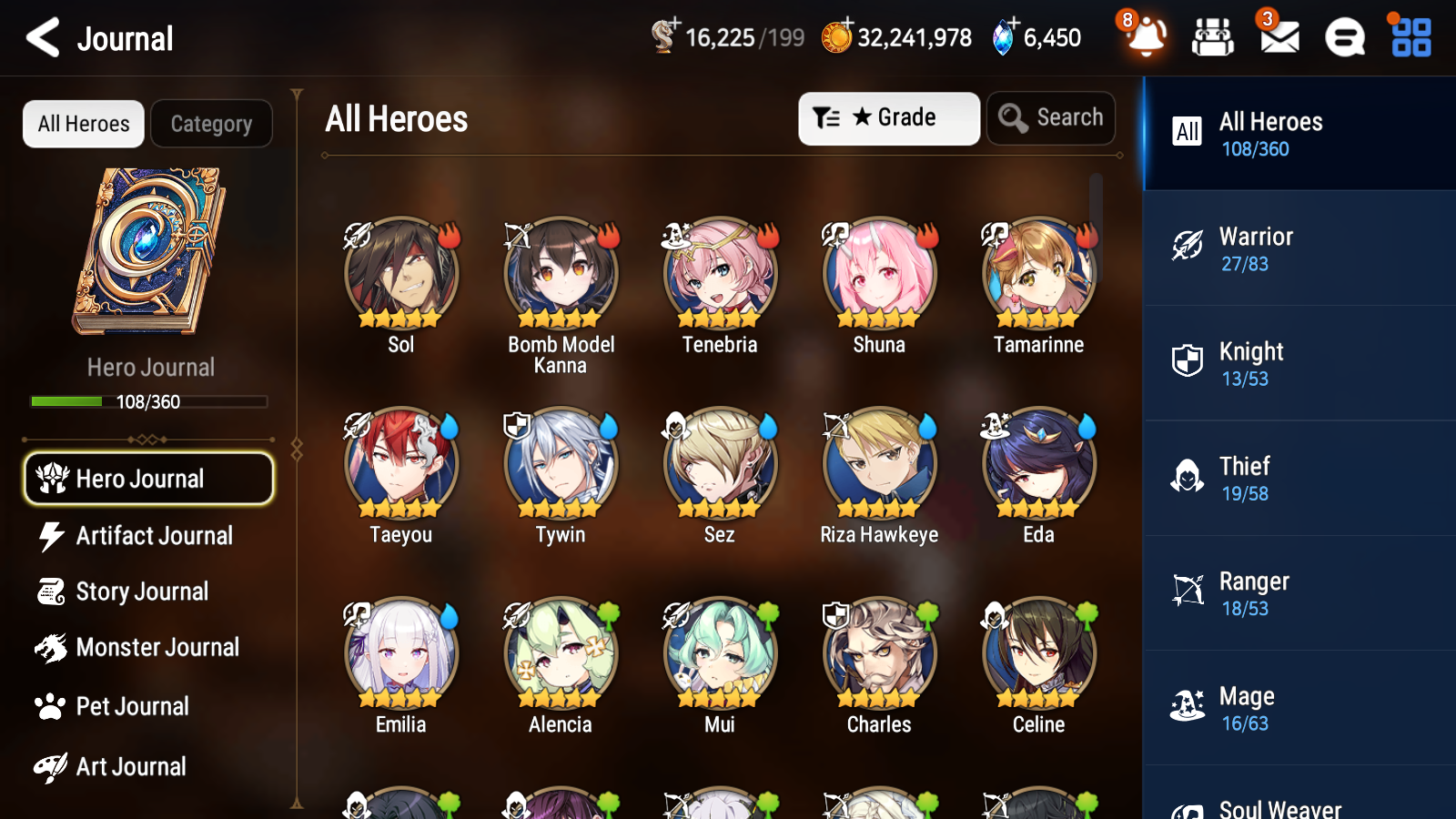Switch to the Category tab

(211, 124)
